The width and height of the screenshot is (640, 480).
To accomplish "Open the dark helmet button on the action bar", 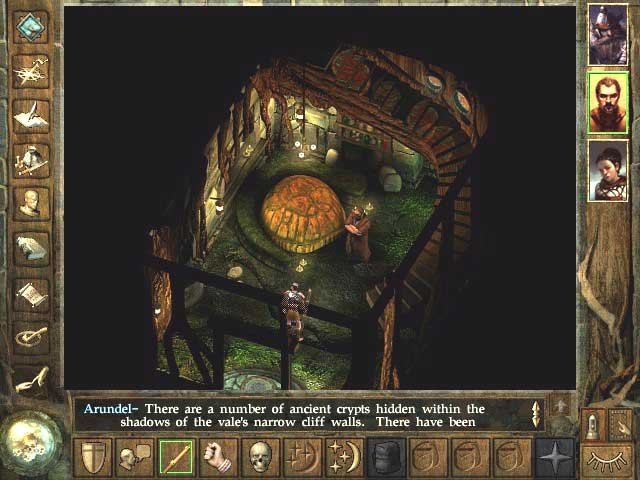I will pos(386,457).
